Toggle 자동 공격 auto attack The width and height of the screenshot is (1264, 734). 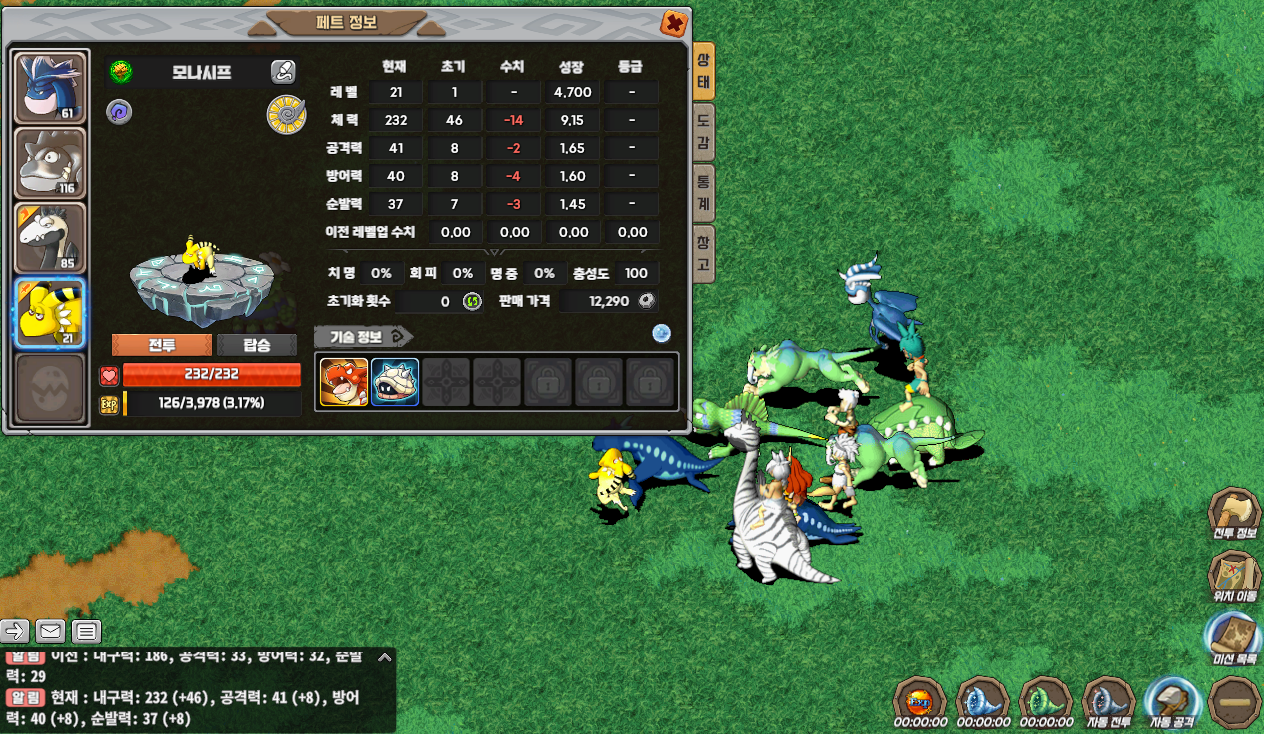pos(1173,701)
